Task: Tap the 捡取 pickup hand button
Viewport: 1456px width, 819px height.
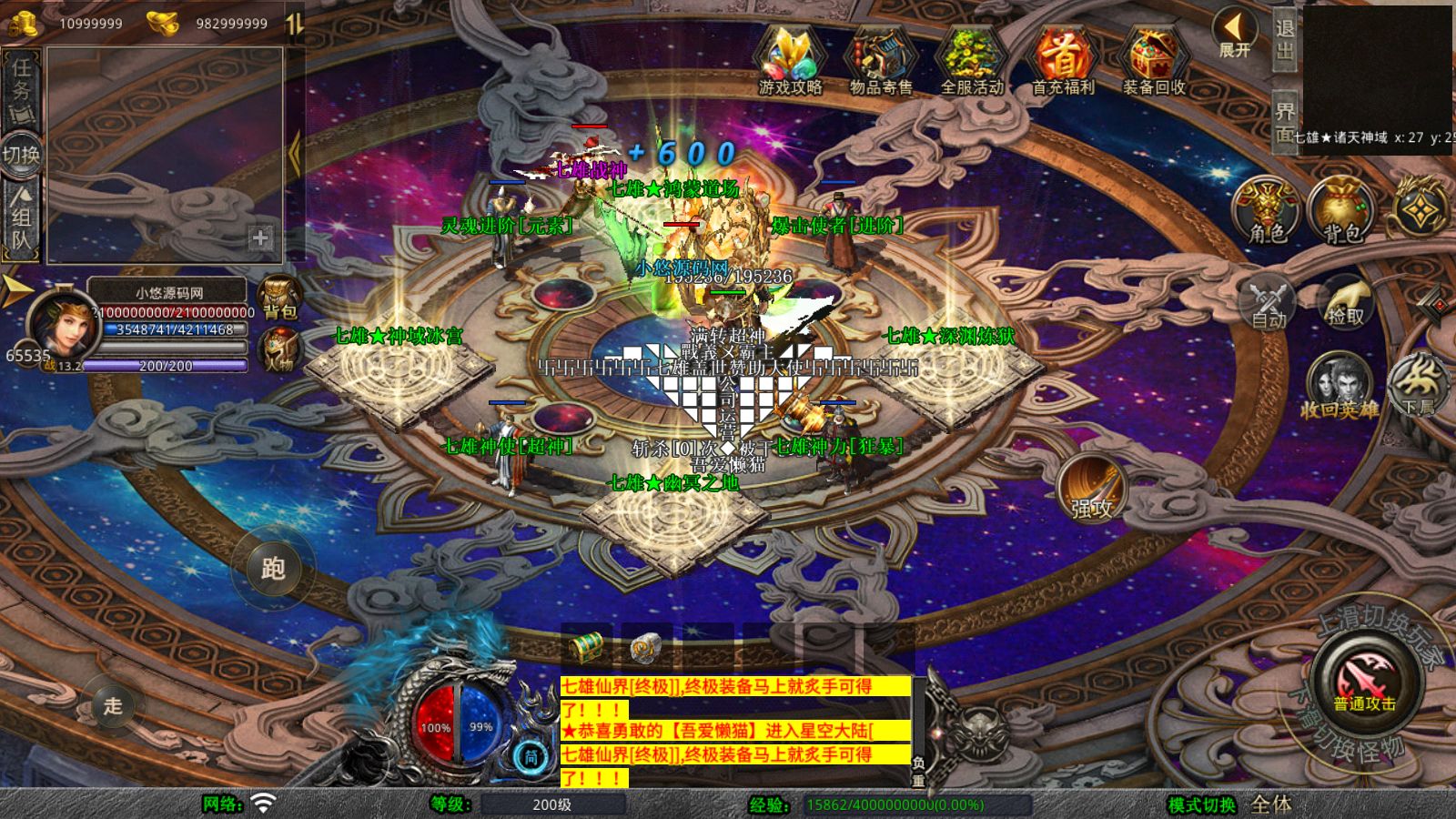Action: [1345, 302]
